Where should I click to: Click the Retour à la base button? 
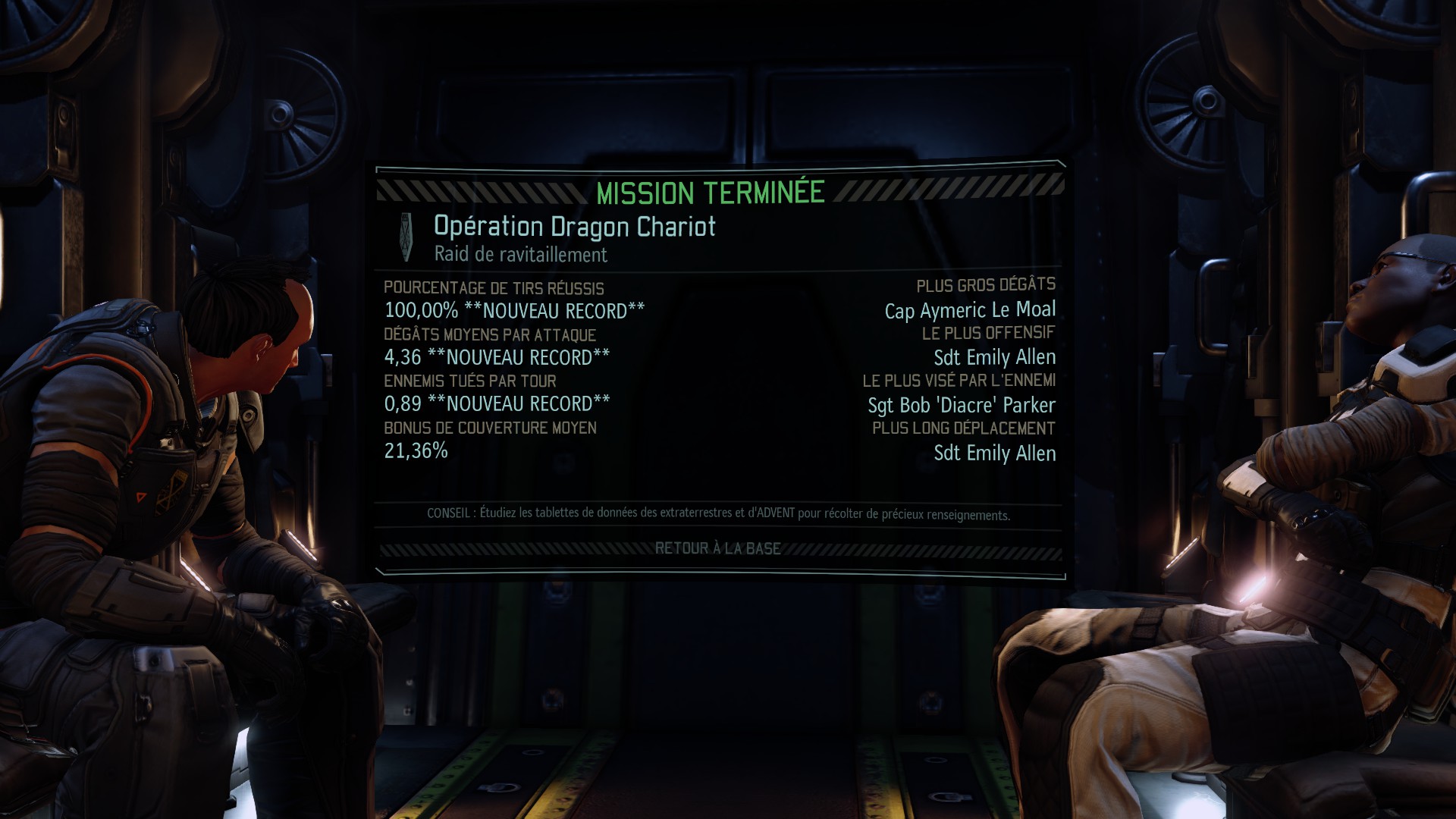[x=717, y=548]
